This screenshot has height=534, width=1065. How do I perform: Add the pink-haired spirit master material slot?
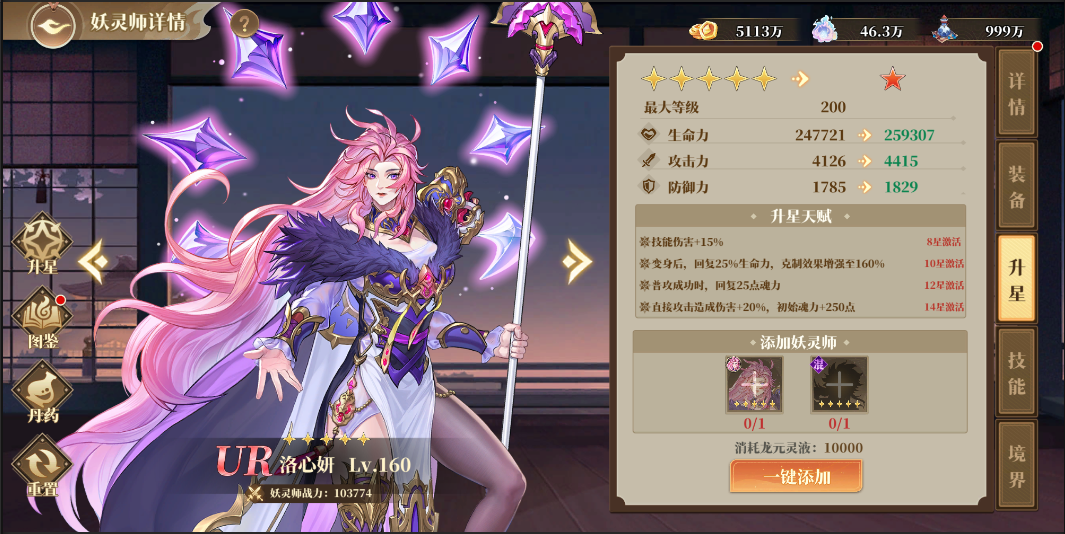pyautogui.click(x=753, y=384)
